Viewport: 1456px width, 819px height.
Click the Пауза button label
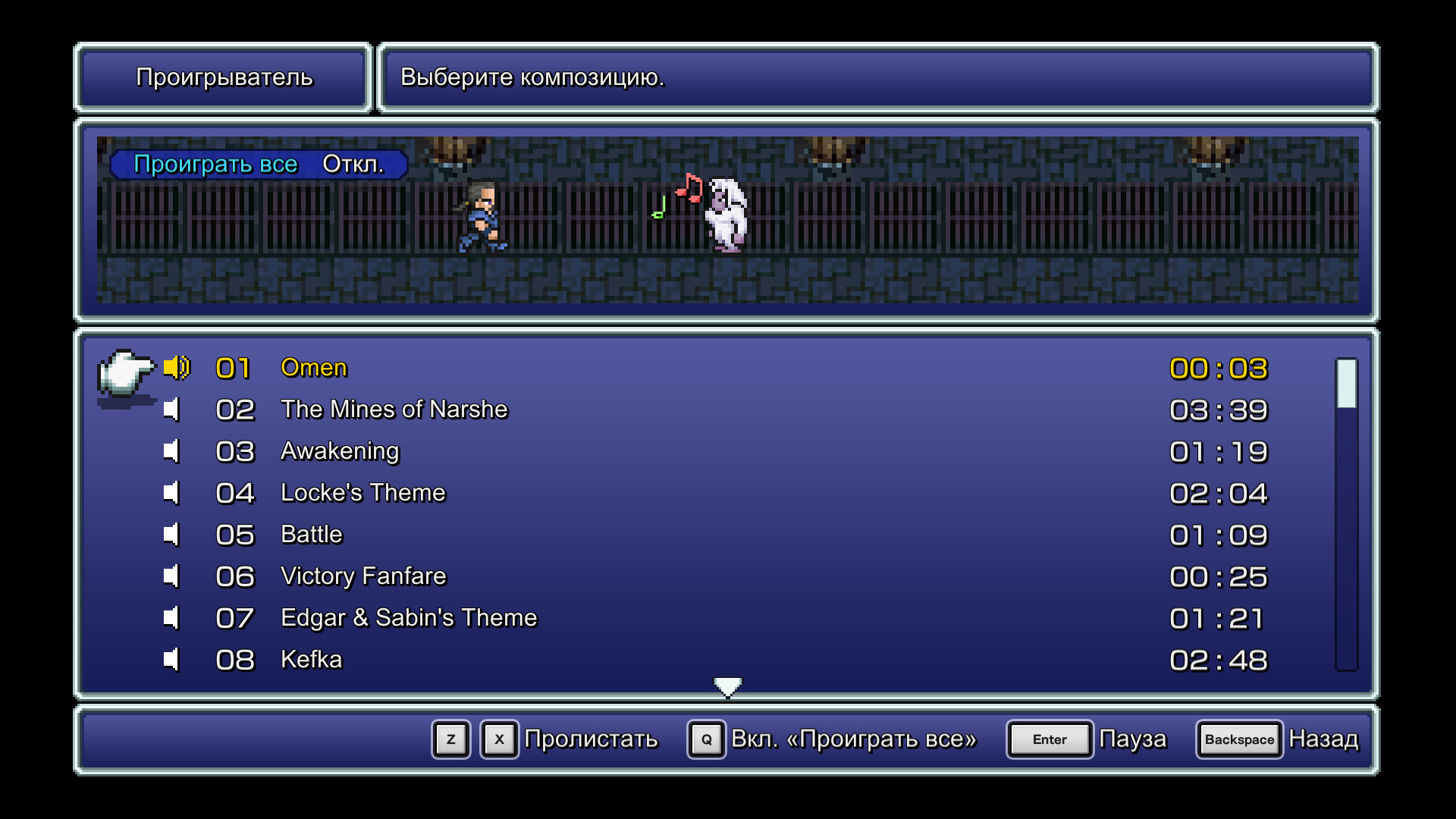tap(1133, 739)
